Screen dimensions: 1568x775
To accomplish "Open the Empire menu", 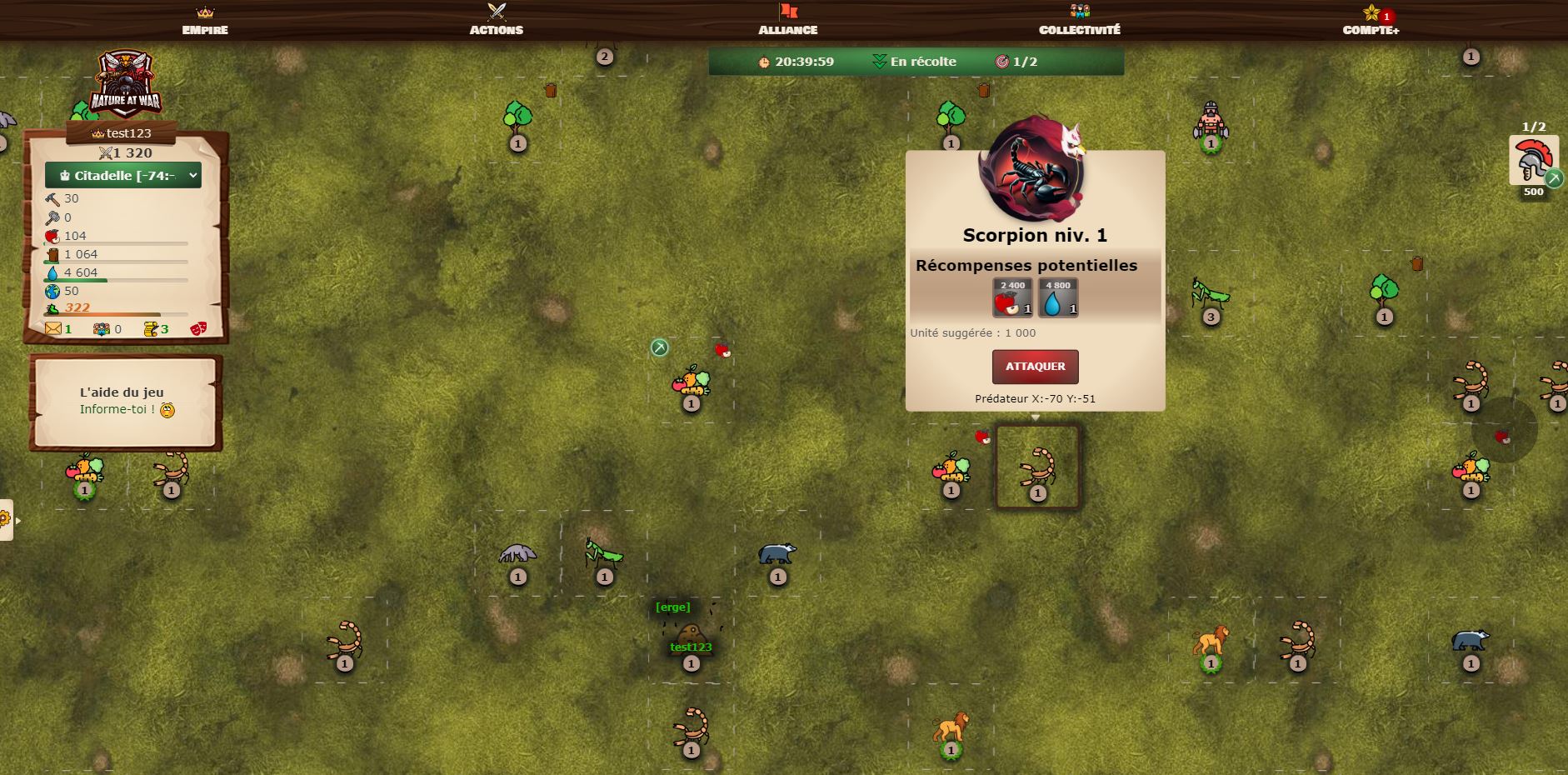I will click(x=205, y=20).
